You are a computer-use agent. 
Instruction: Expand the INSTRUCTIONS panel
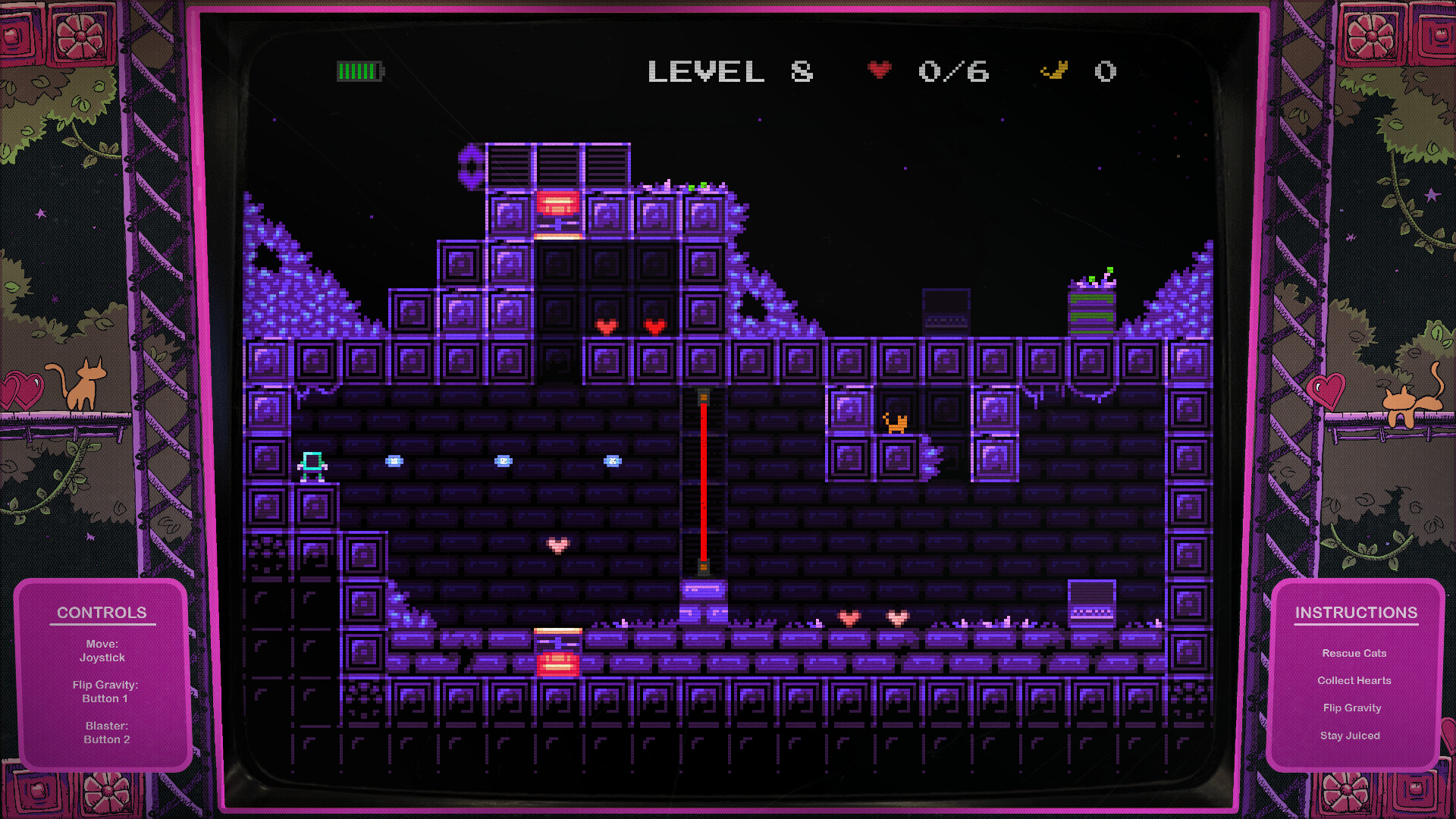pos(1357,612)
